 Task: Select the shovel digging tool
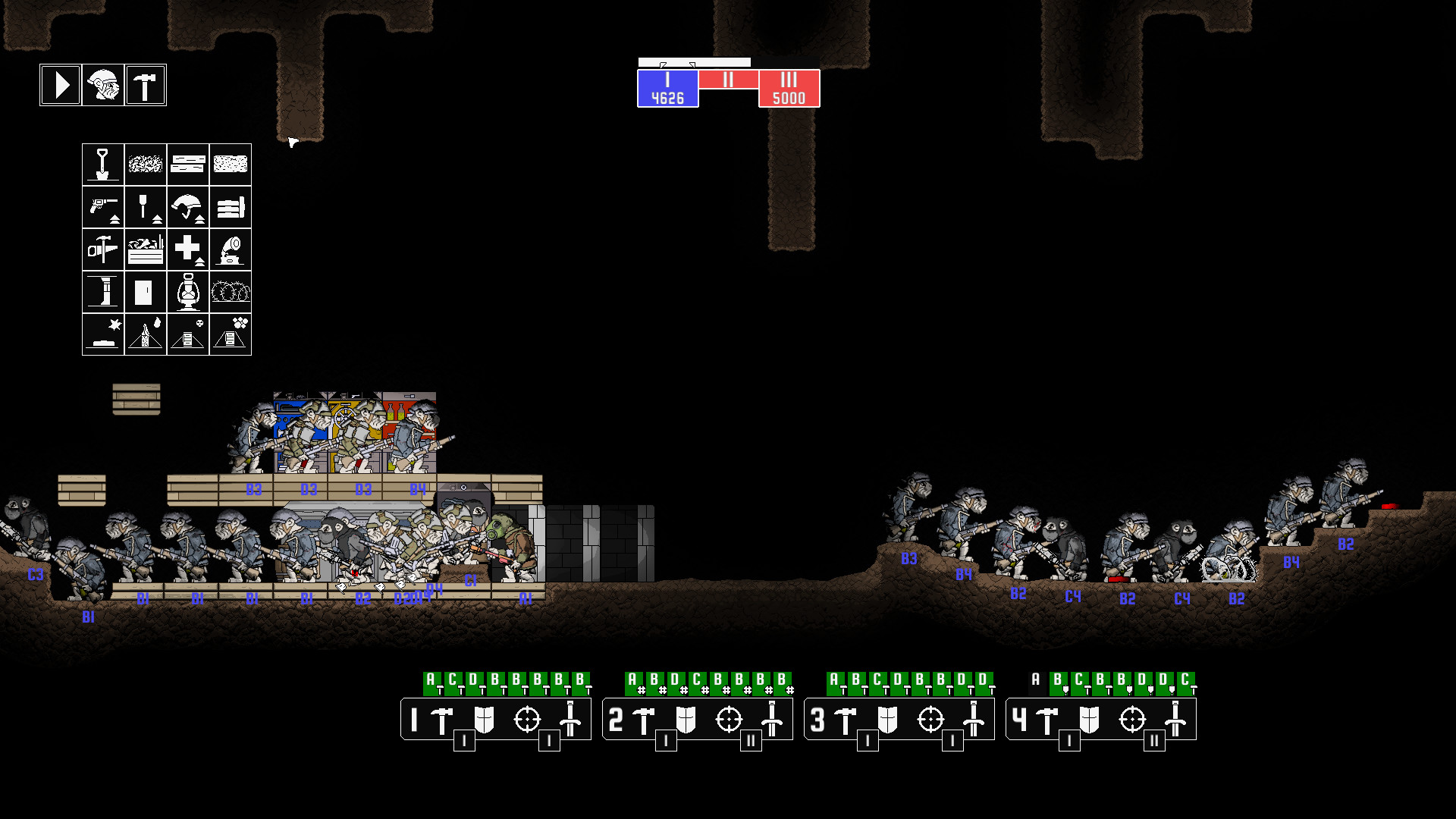(102, 165)
